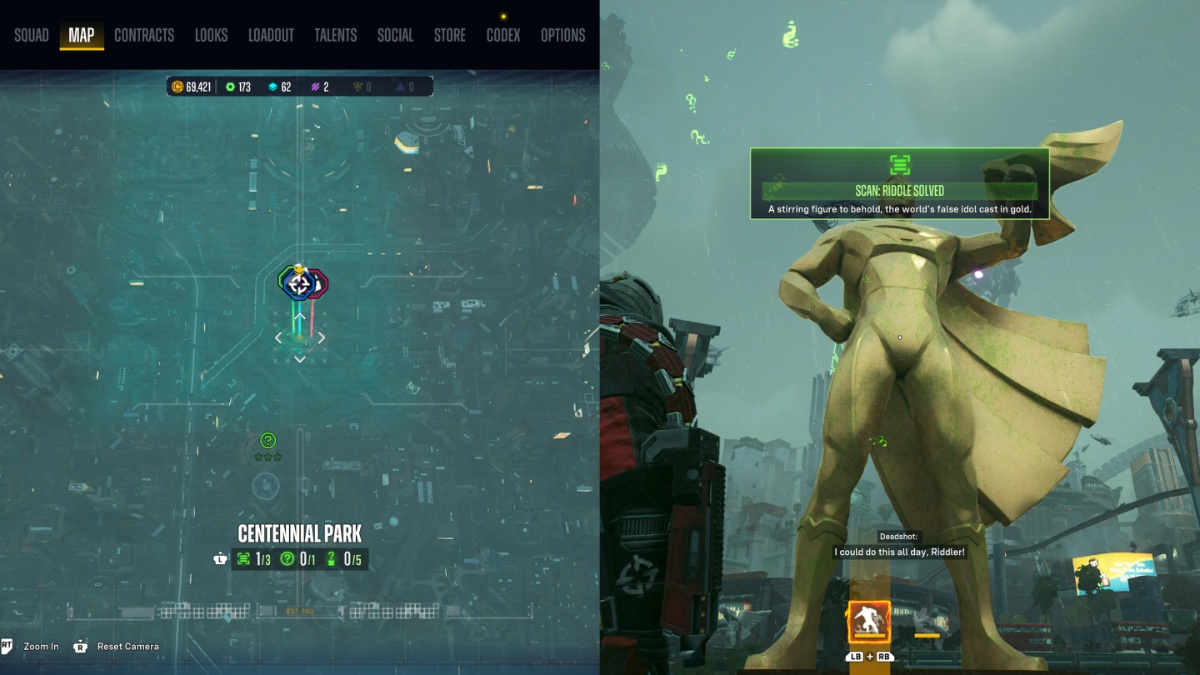Open the Codex tab
Screen dimensions: 1200x675
tap(503, 35)
